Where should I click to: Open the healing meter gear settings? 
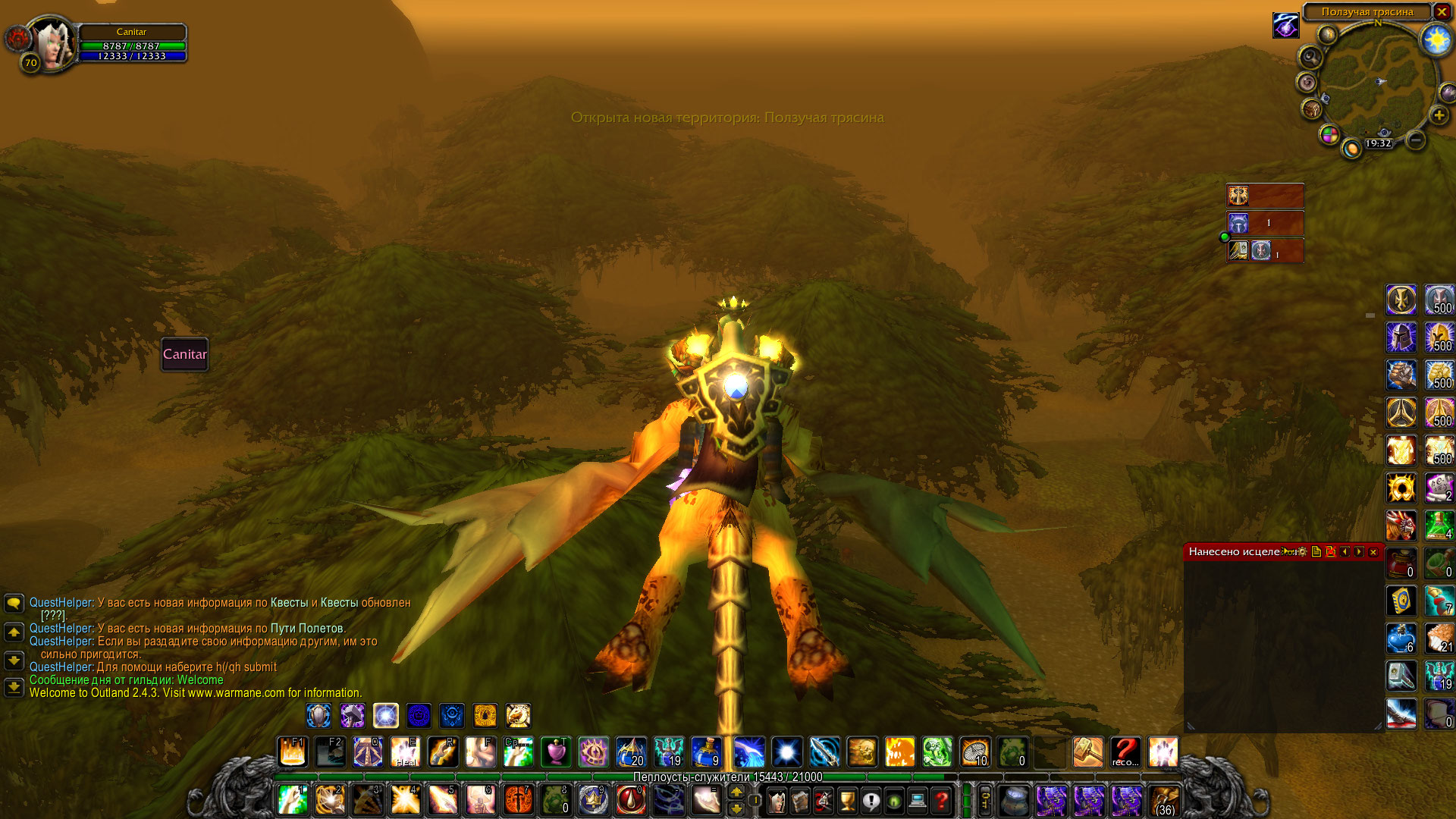click(x=1302, y=552)
